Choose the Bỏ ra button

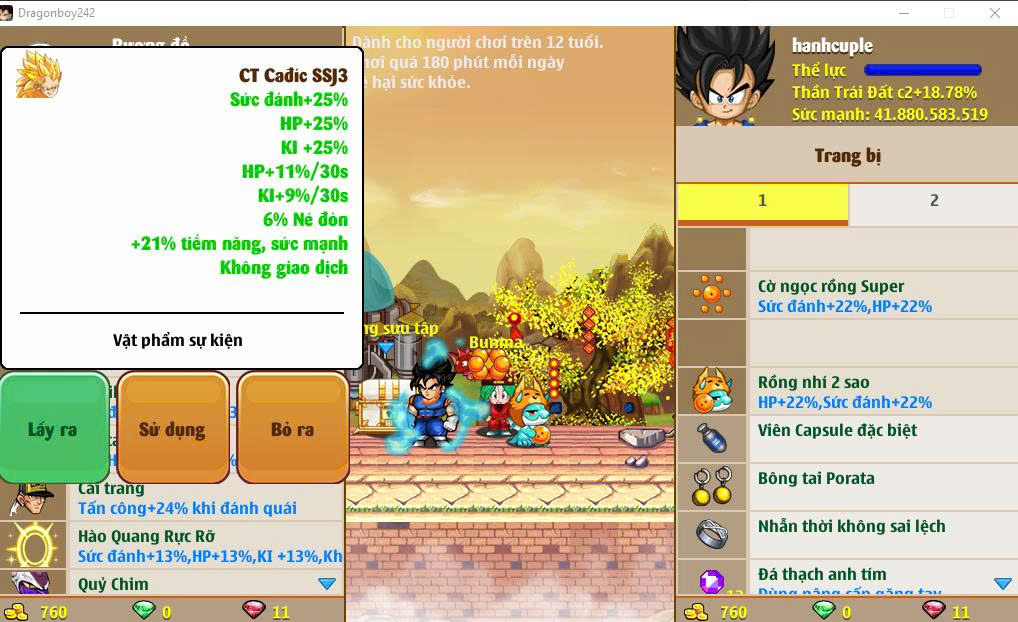pos(292,429)
